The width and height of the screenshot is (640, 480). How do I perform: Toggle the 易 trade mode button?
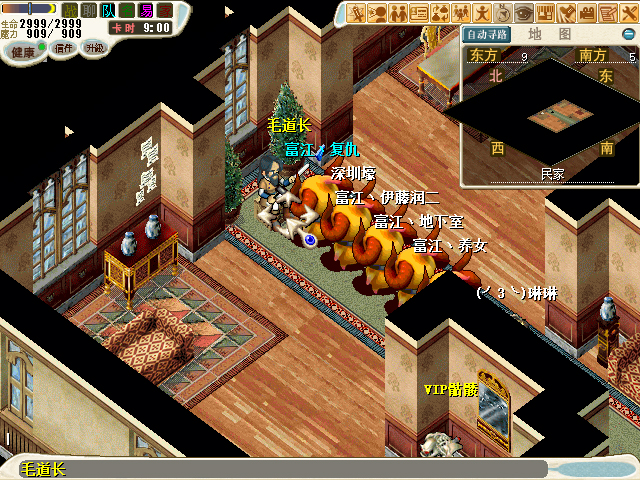tap(146, 9)
